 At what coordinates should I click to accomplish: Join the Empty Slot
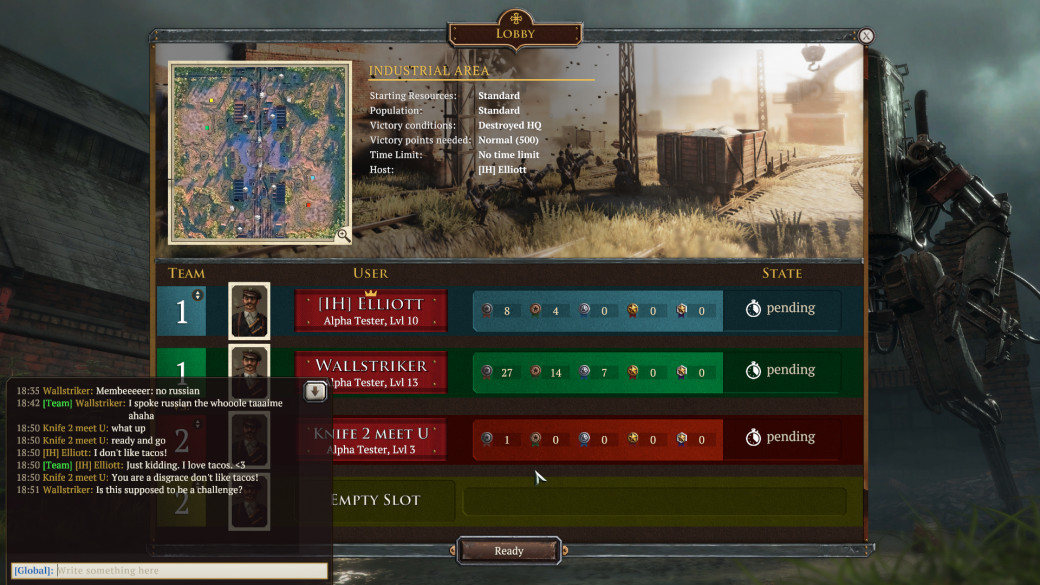click(375, 500)
